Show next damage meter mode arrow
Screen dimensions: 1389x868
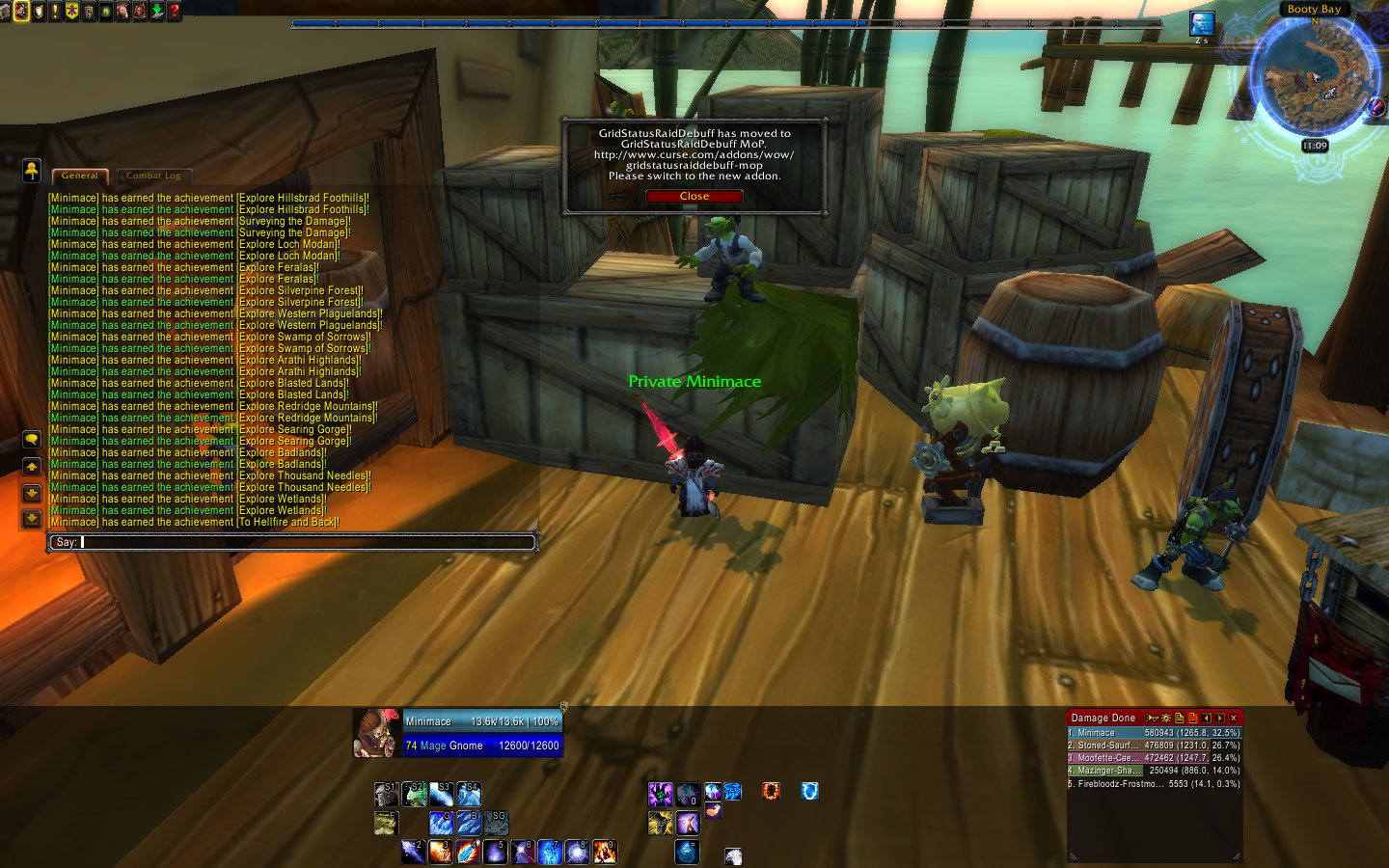(1219, 719)
